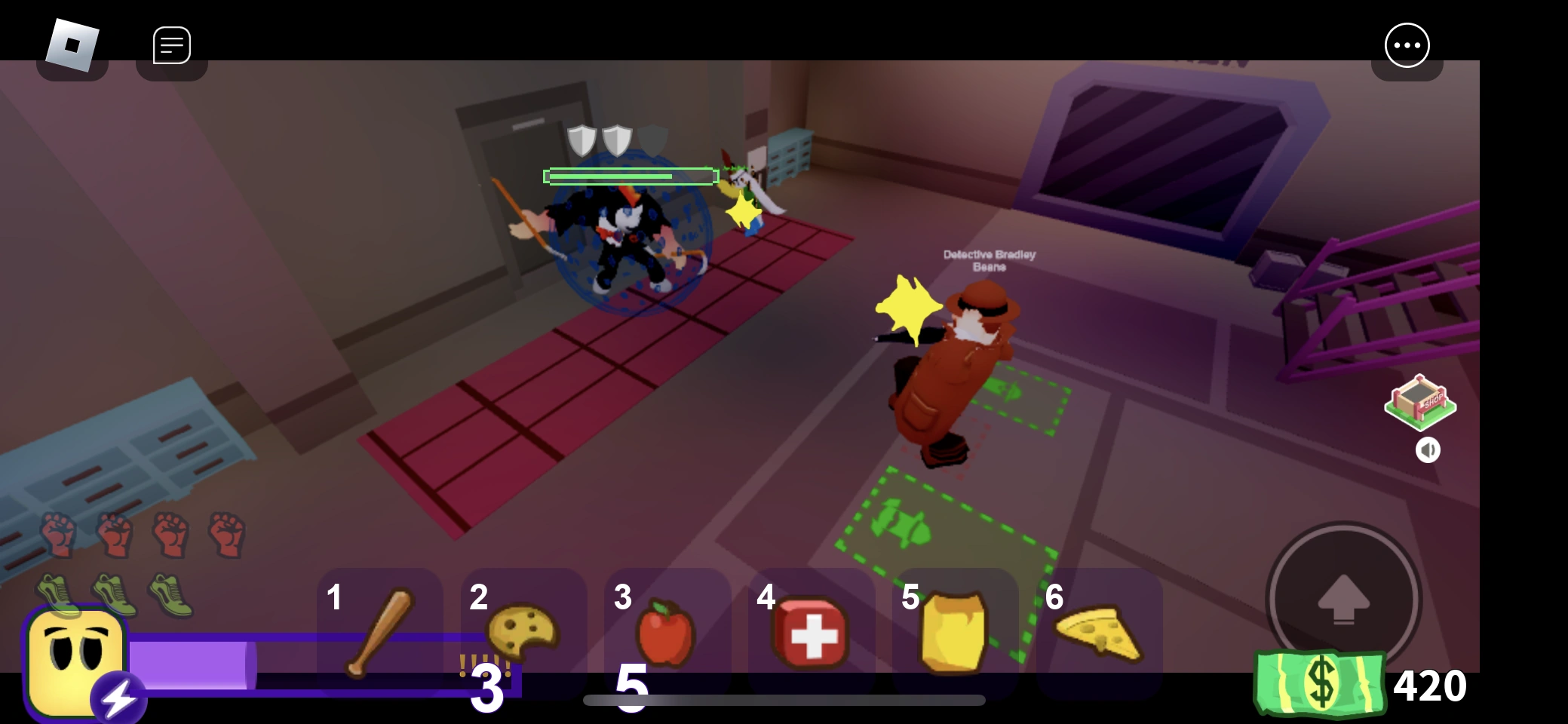Mute the game audio with the speaker toggle
The height and width of the screenshot is (724, 1568).
[1429, 450]
